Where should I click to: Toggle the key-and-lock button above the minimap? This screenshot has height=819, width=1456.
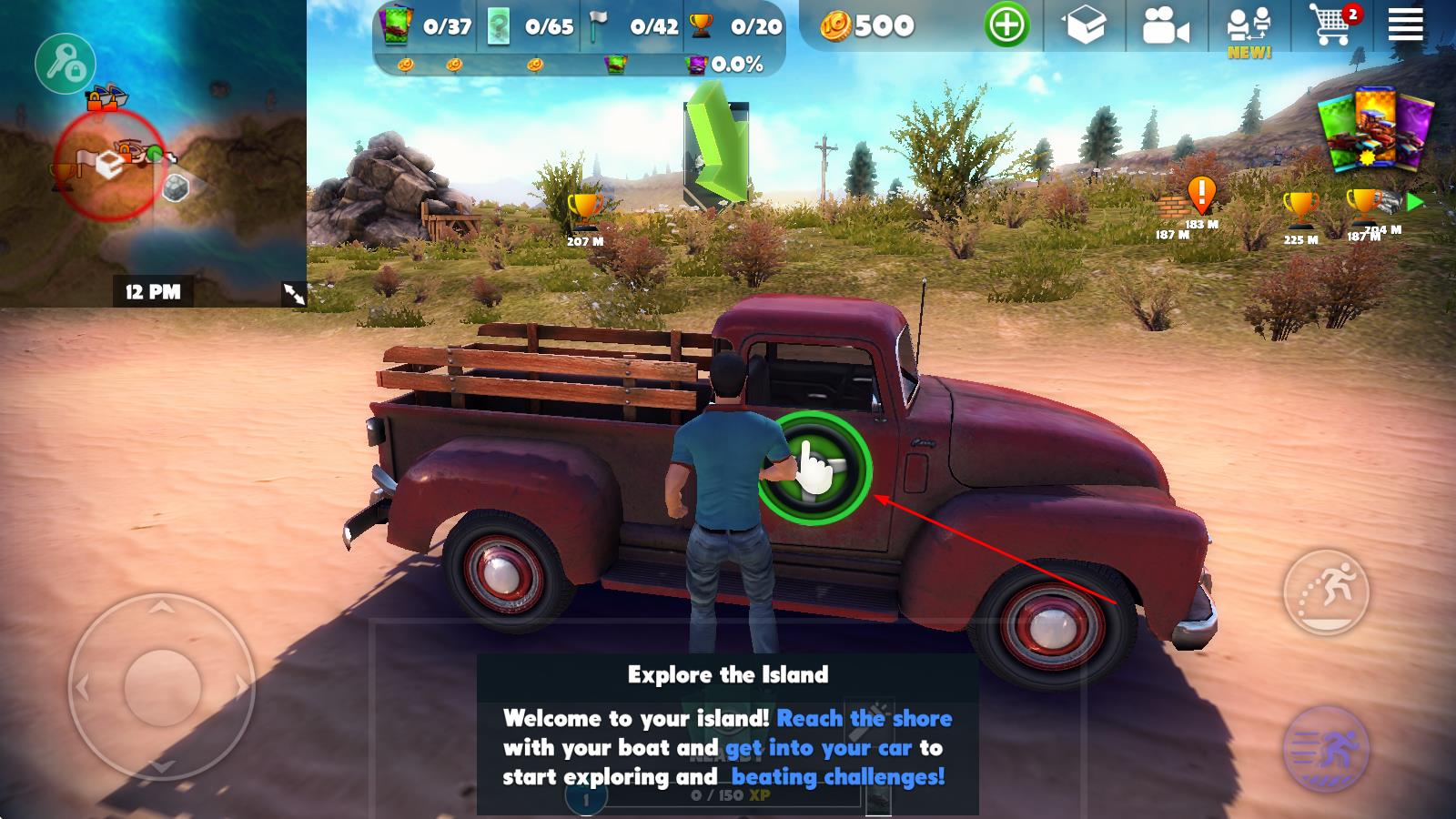tap(65, 63)
